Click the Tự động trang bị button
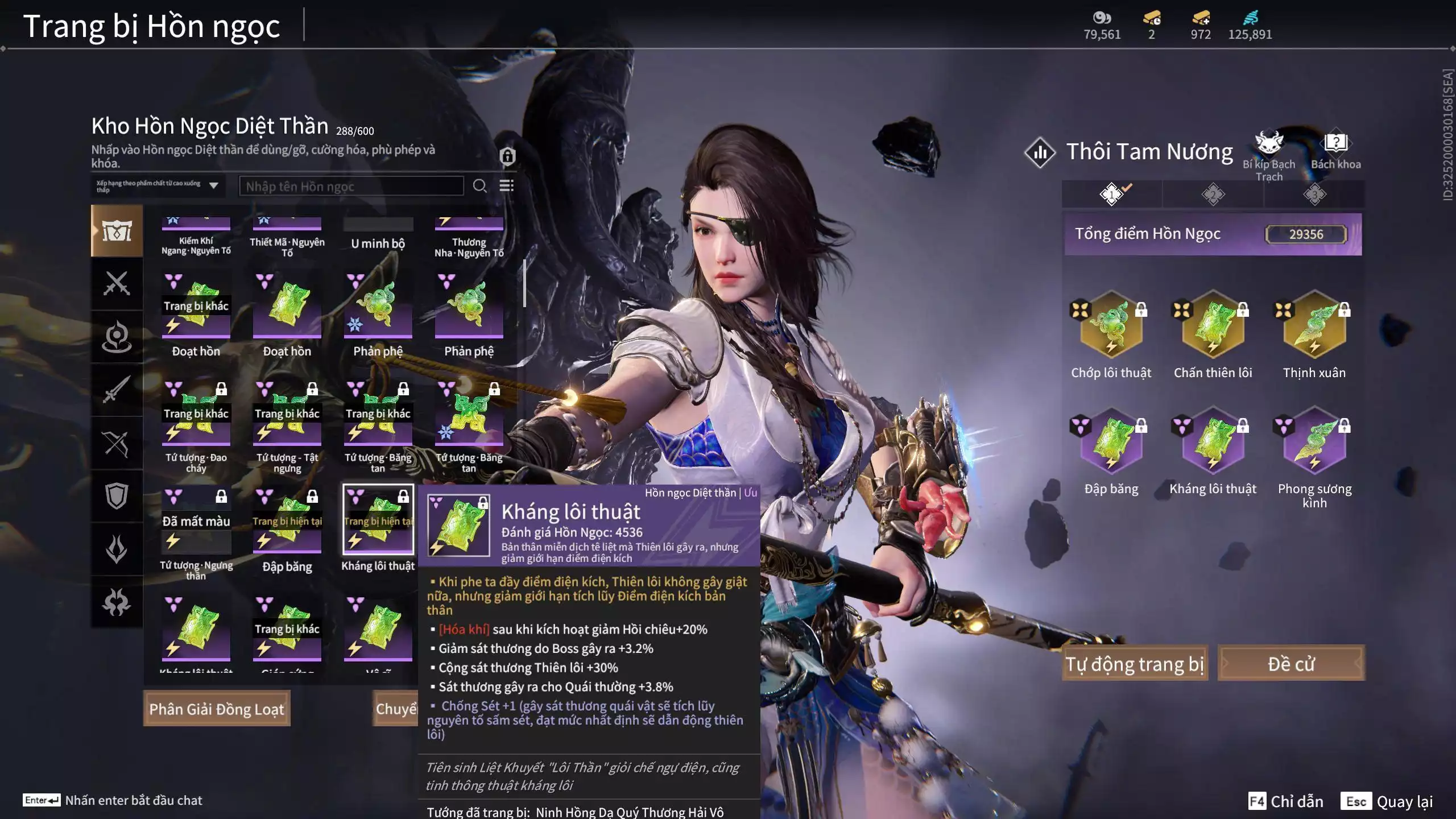Viewport: 1456px width, 819px height. 1135,663
